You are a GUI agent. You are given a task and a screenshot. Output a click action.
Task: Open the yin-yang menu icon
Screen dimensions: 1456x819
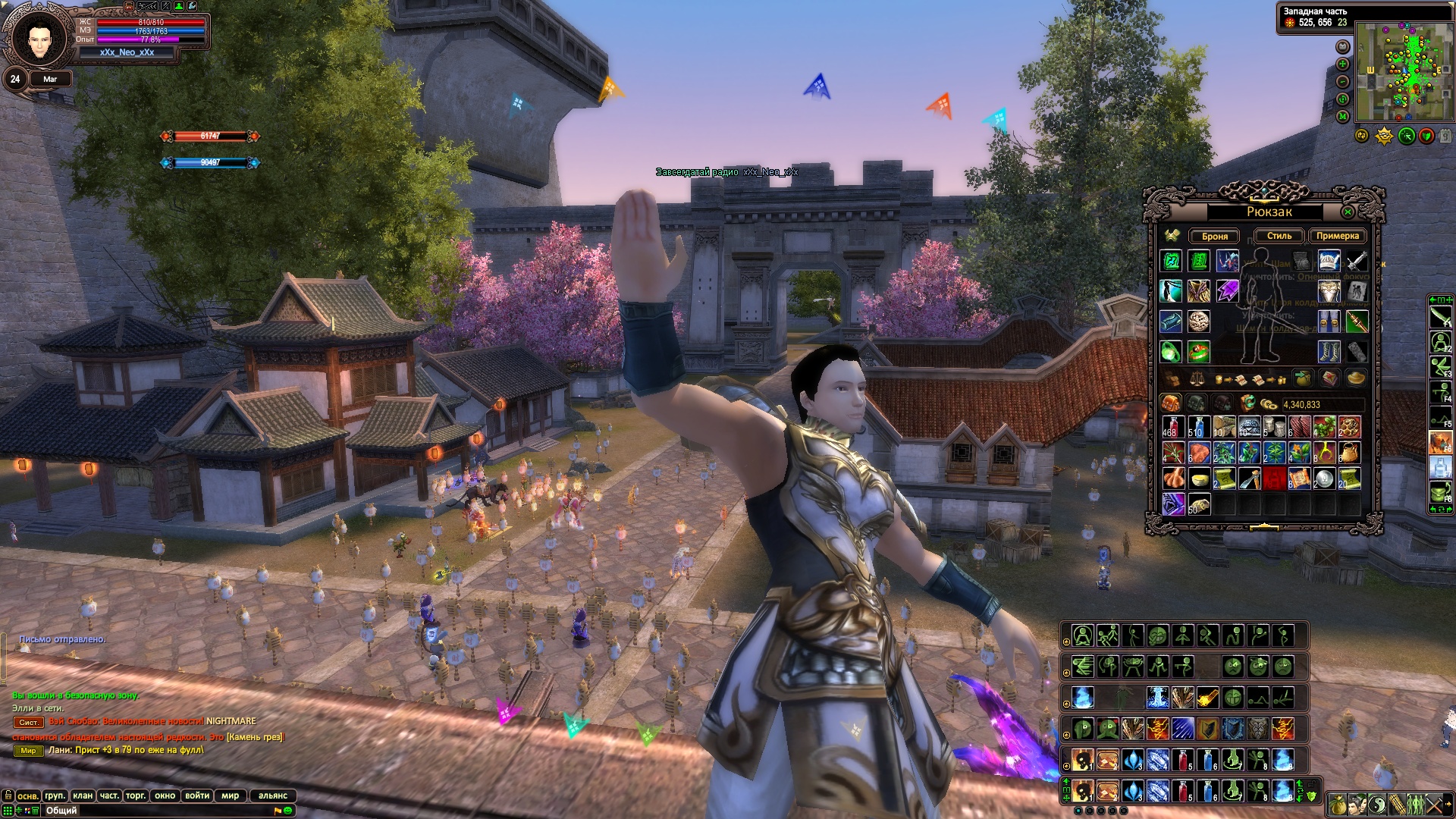(1377, 804)
